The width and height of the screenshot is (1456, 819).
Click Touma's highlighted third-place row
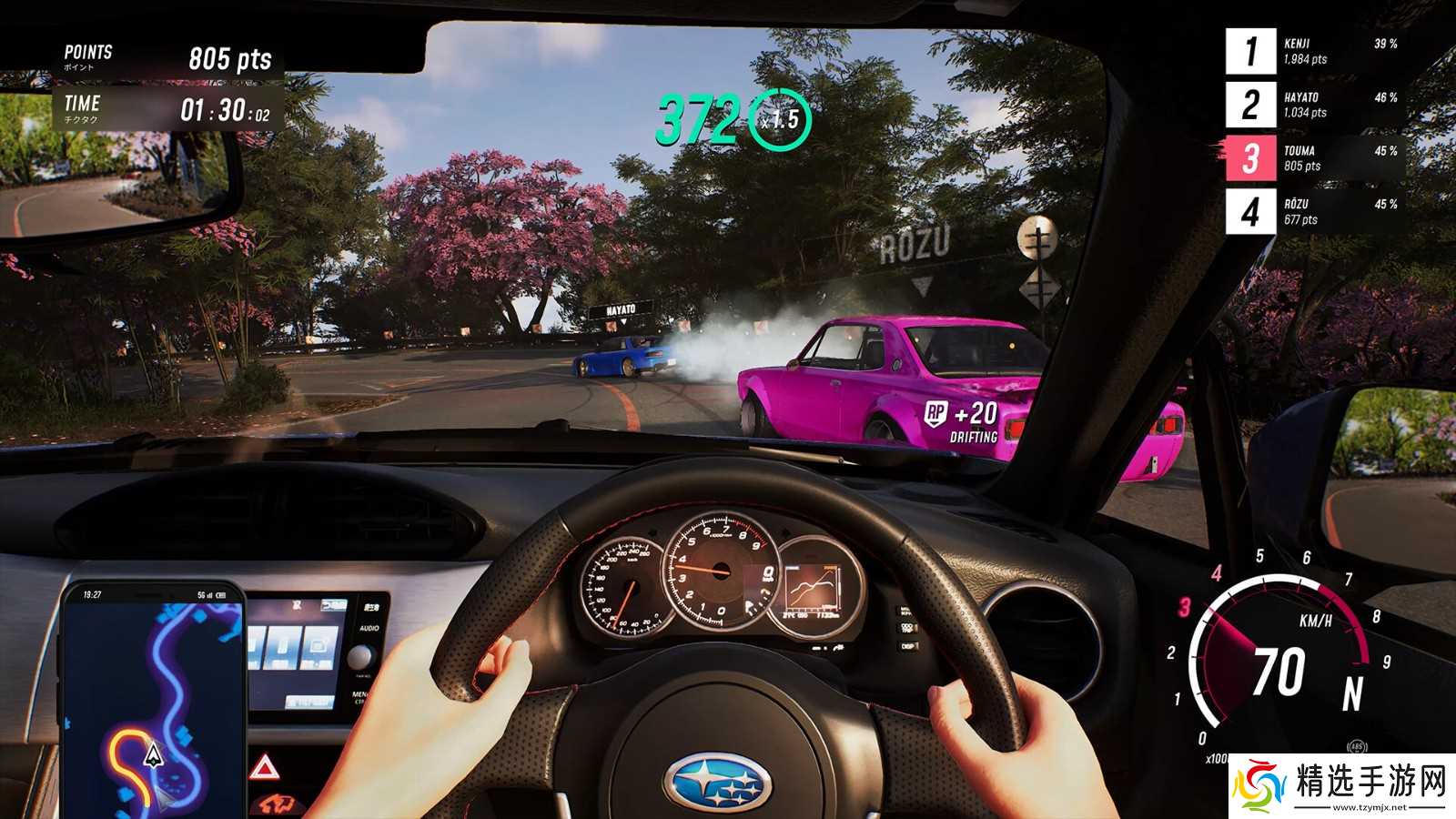1315,158
